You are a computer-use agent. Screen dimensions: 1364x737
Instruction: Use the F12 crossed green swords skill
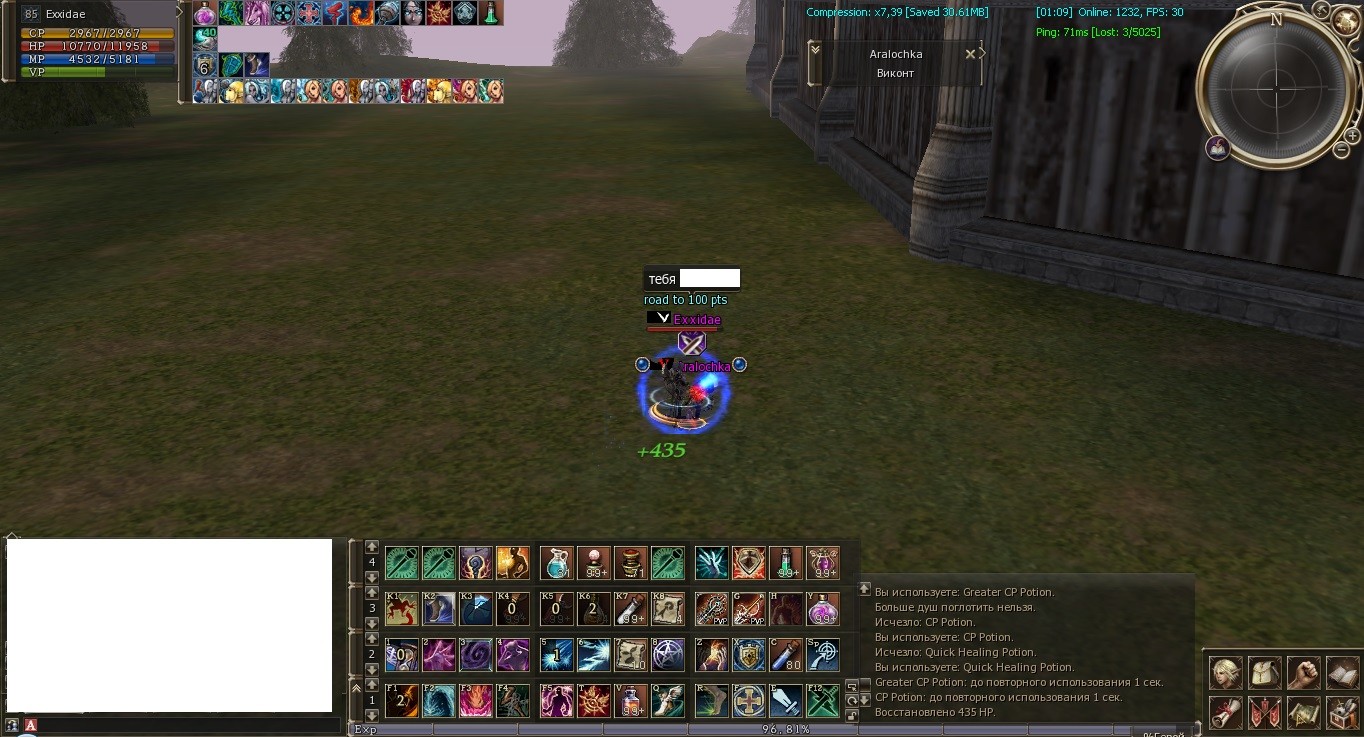coord(823,701)
